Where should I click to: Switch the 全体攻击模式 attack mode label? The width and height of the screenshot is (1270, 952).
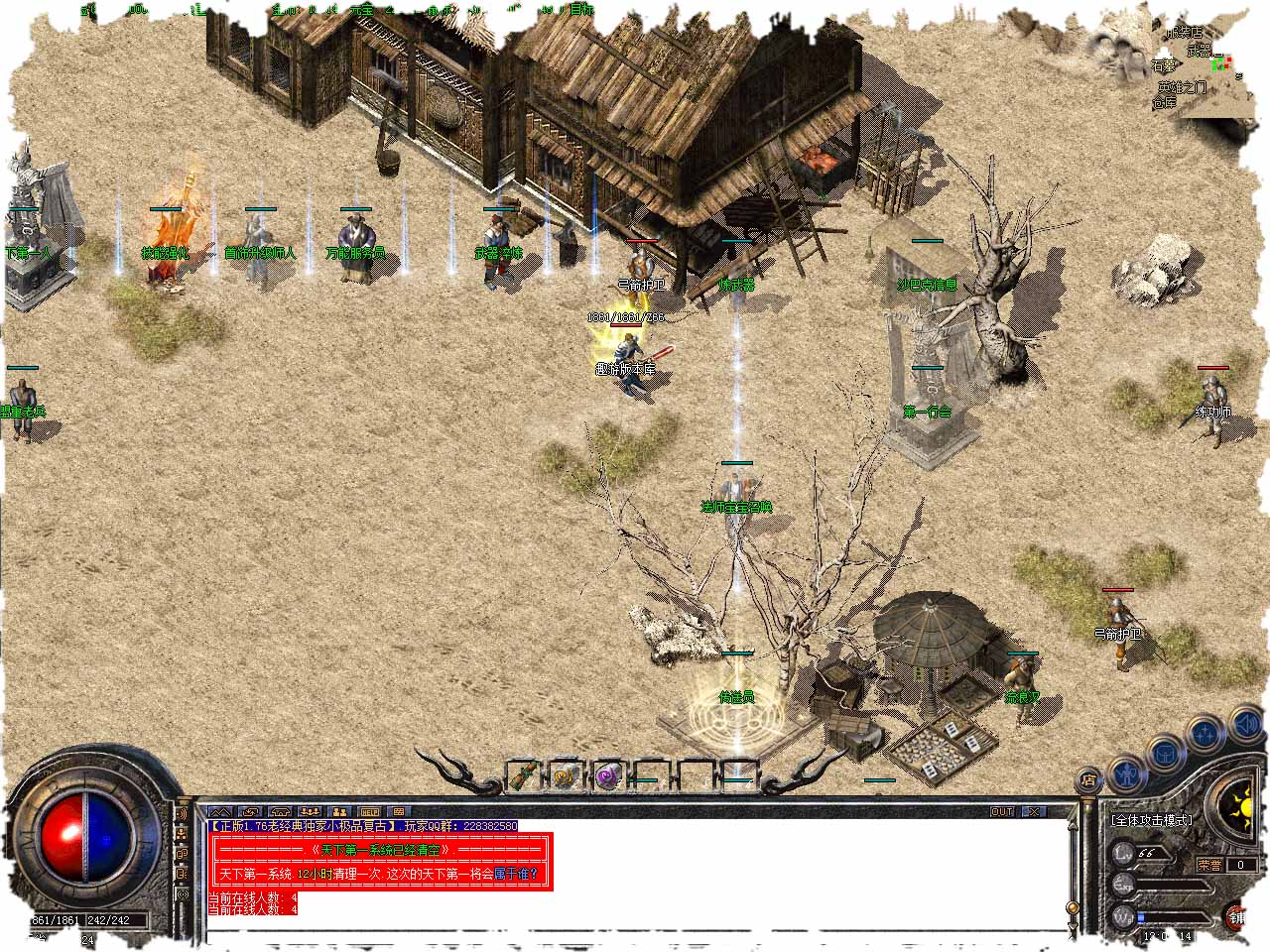1151,821
